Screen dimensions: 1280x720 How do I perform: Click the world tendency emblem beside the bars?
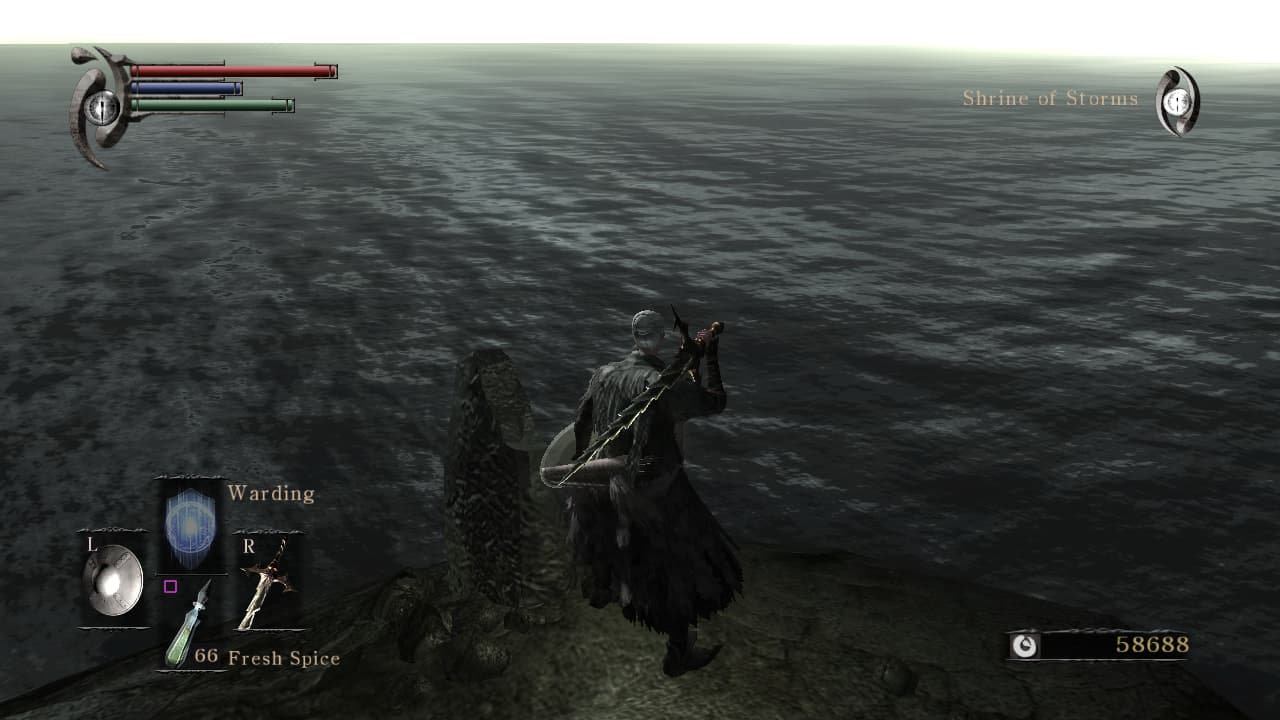point(100,106)
